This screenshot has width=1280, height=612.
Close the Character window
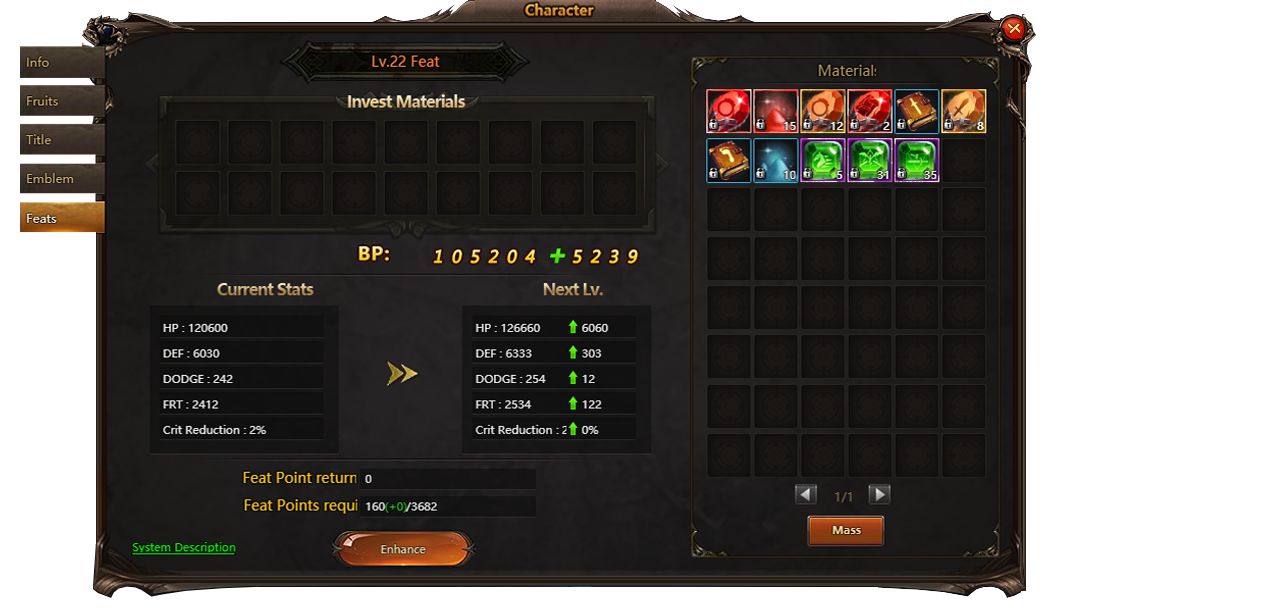[1014, 28]
